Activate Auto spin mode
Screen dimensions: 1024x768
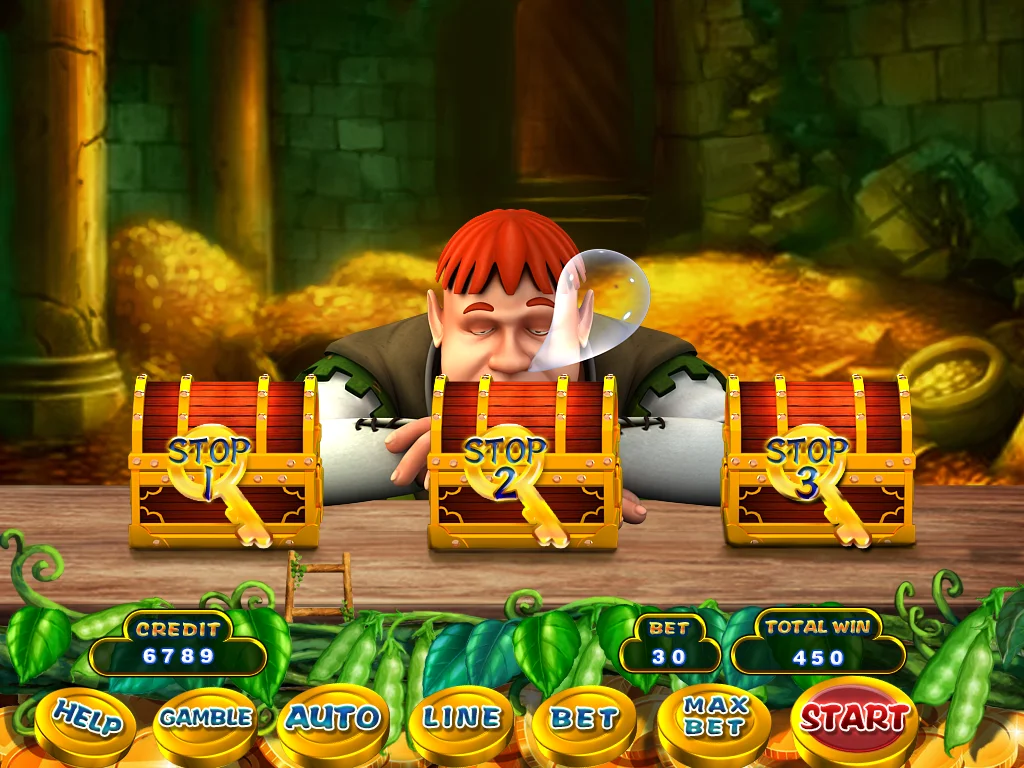[x=333, y=719]
